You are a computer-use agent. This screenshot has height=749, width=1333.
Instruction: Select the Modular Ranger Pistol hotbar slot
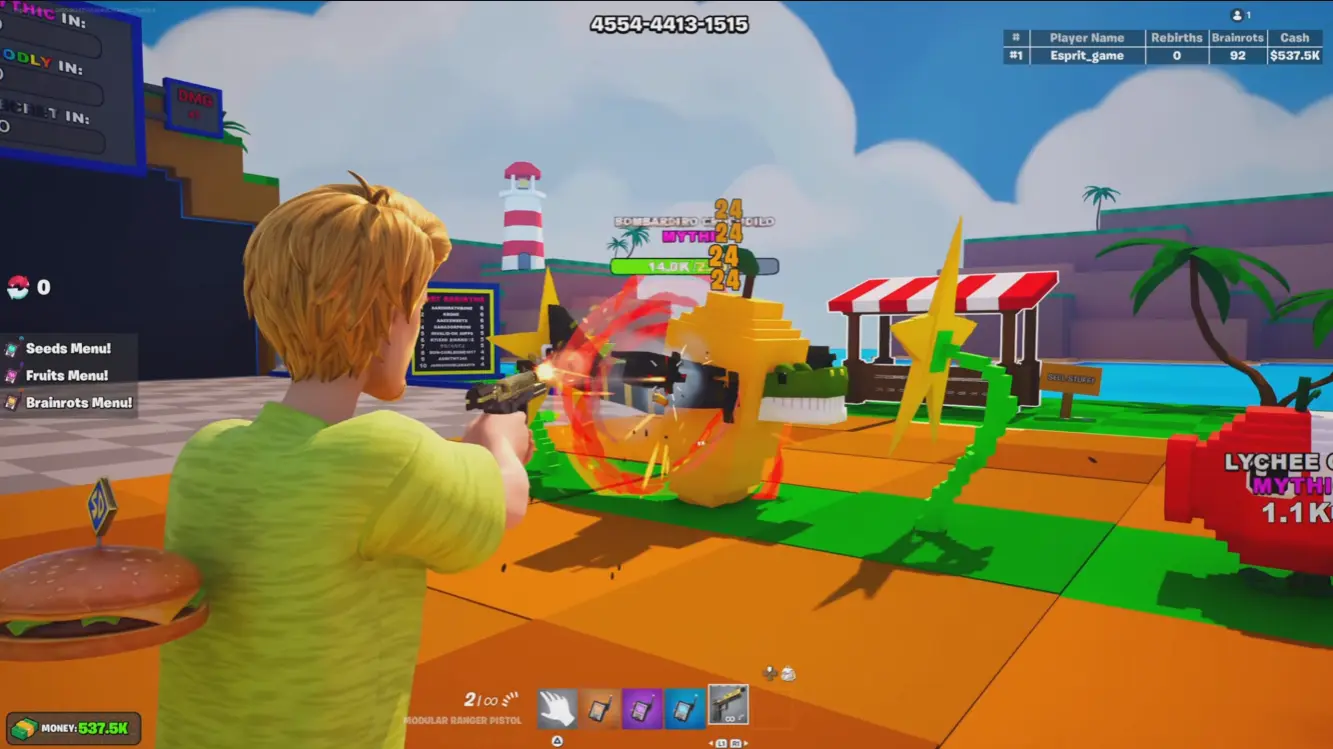tap(728, 706)
